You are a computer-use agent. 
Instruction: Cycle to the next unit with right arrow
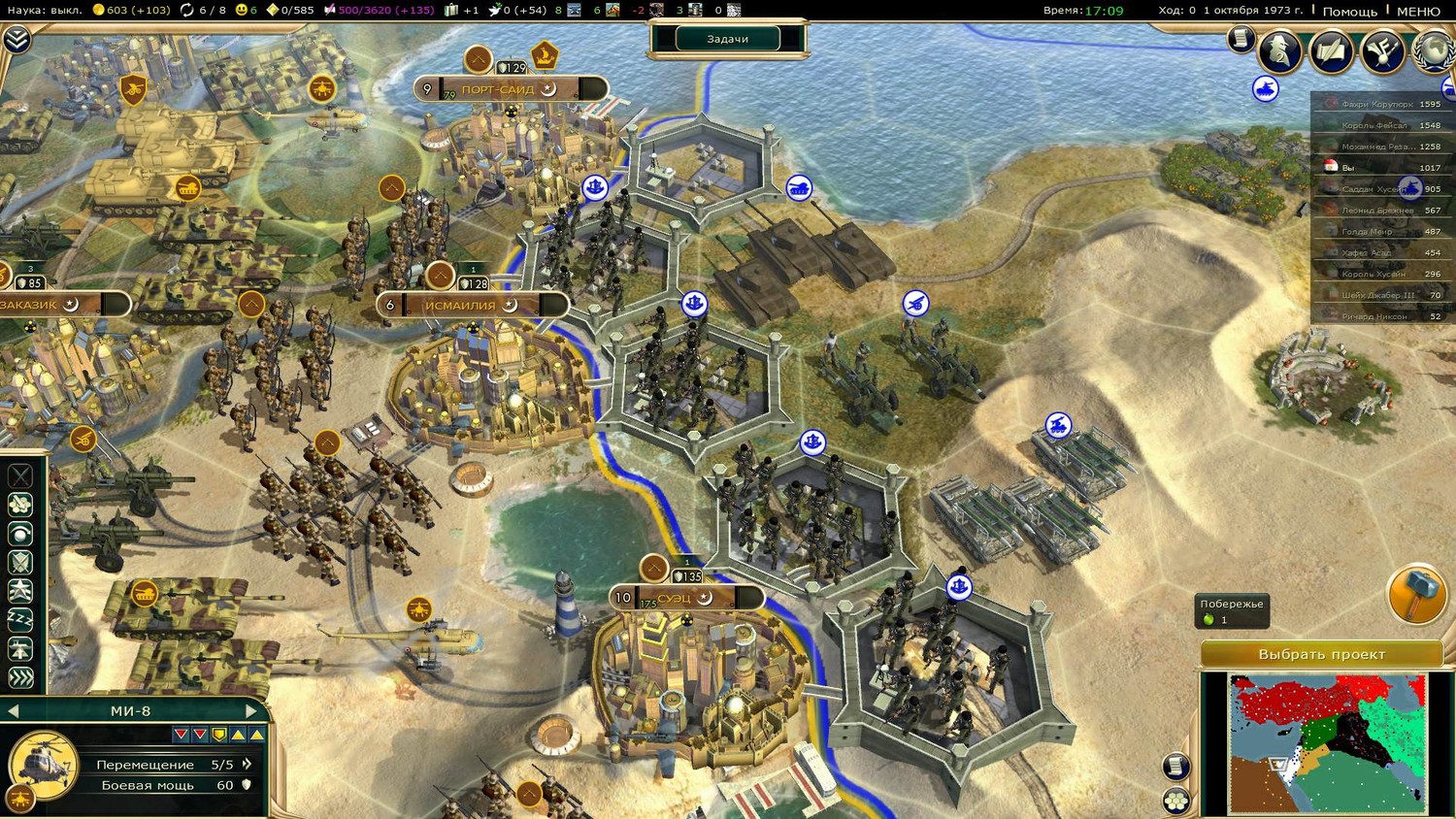tap(250, 711)
